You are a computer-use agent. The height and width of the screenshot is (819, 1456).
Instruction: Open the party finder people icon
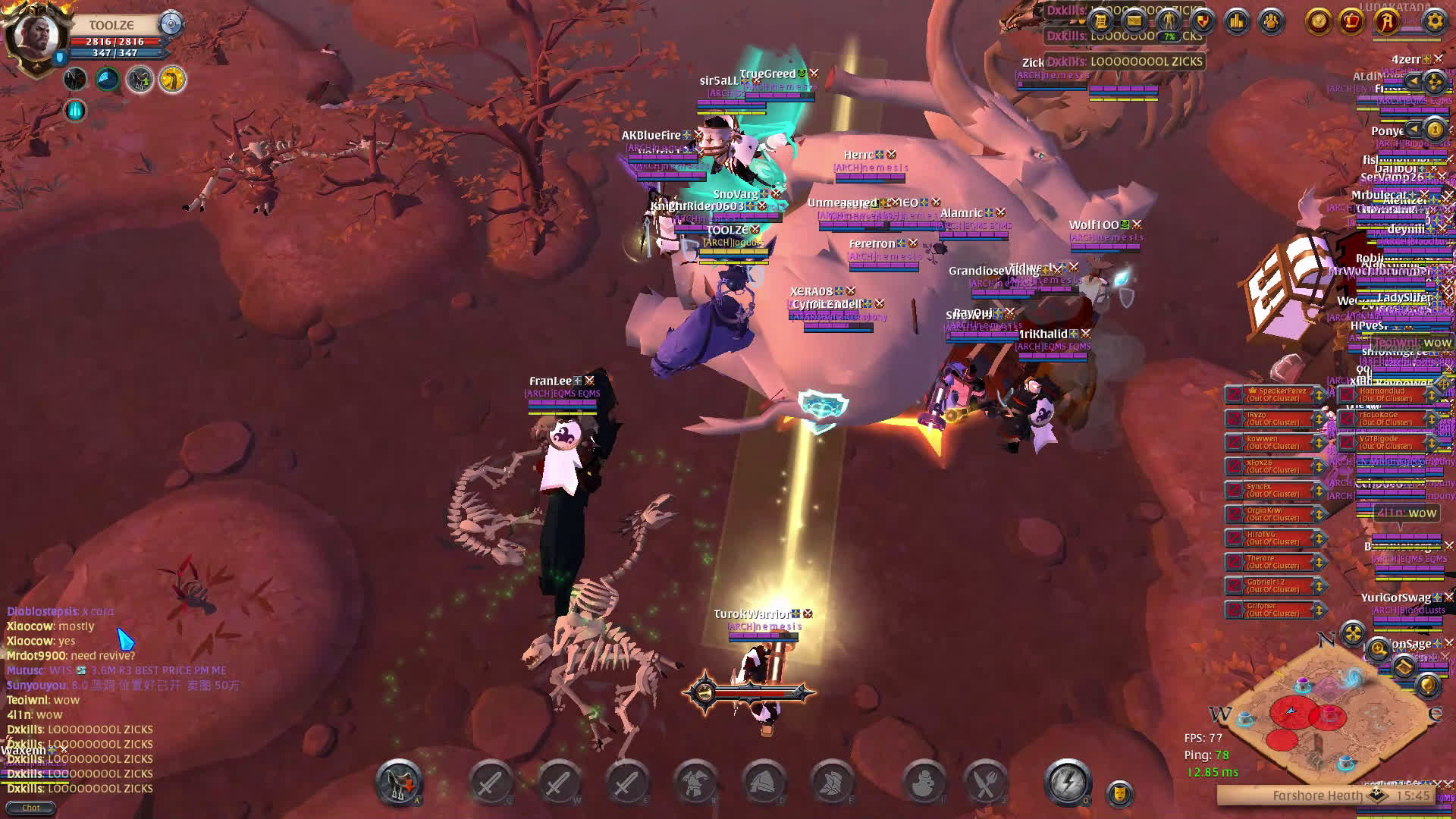point(1271,21)
